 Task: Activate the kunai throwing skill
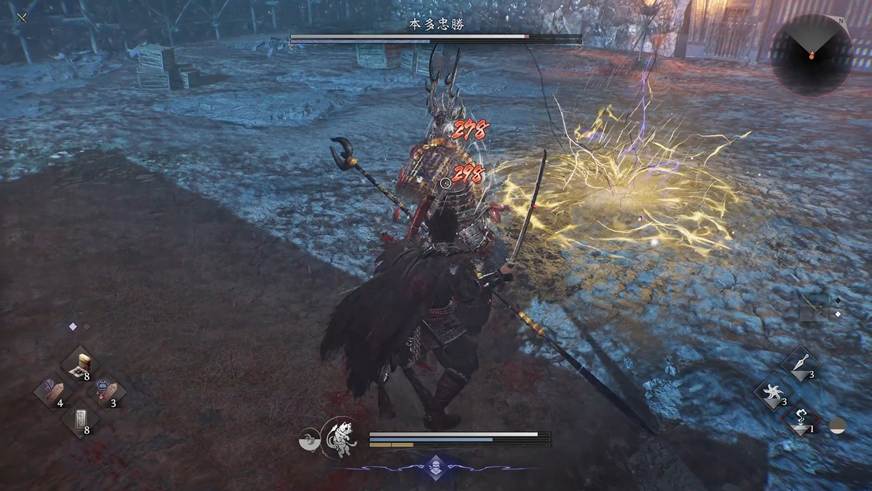click(800, 362)
